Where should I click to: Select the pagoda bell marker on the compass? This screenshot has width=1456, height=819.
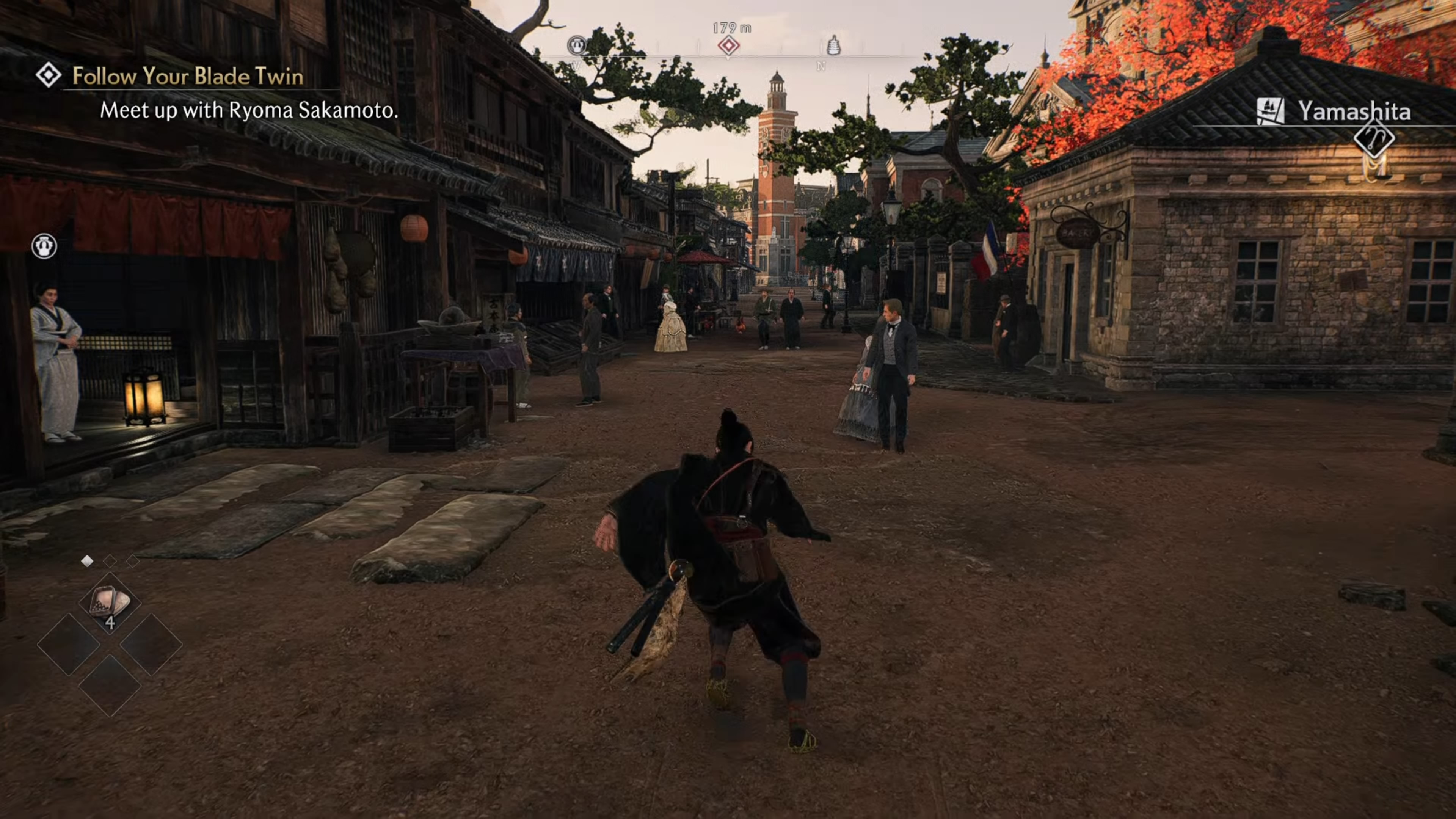pyautogui.click(x=833, y=45)
